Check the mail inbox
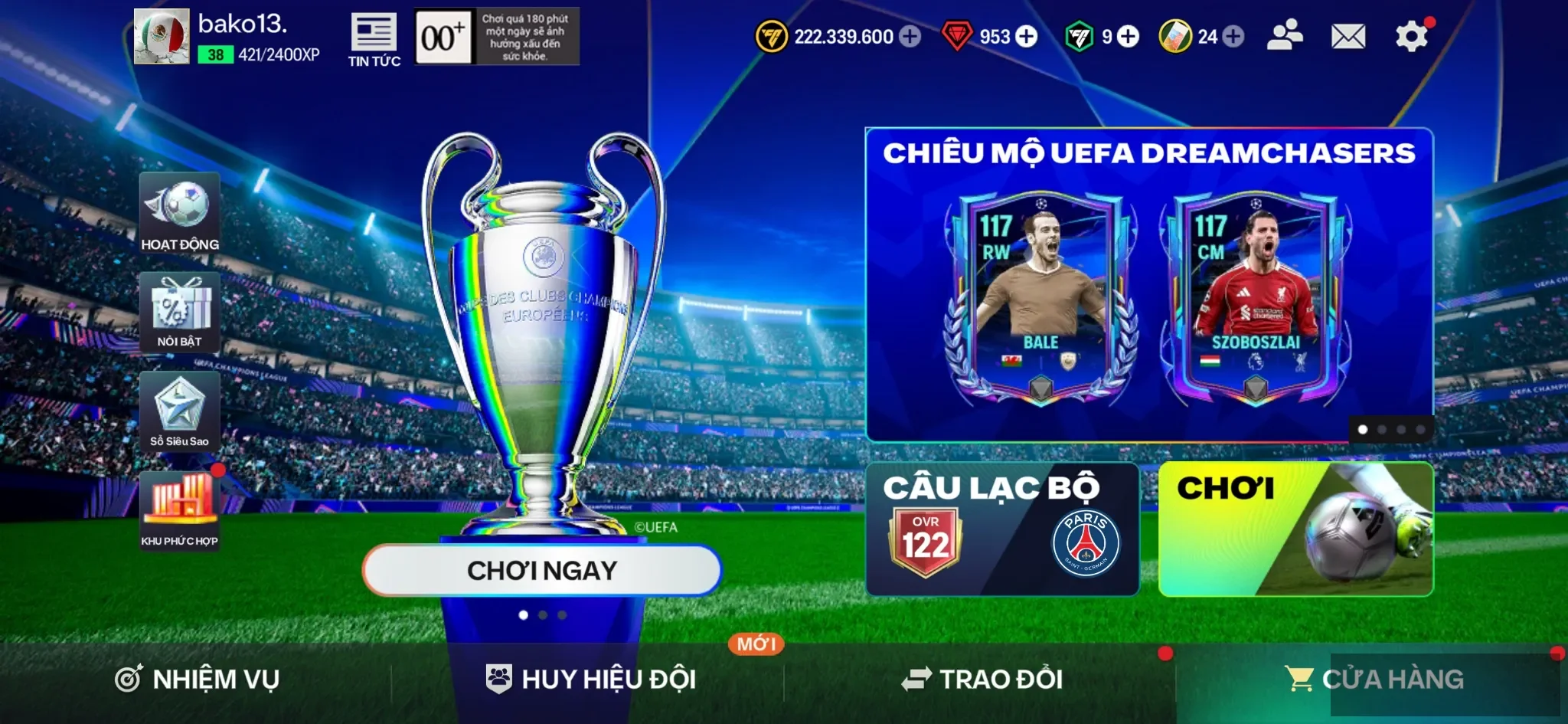1568x724 pixels. pyautogui.click(x=1350, y=34)
